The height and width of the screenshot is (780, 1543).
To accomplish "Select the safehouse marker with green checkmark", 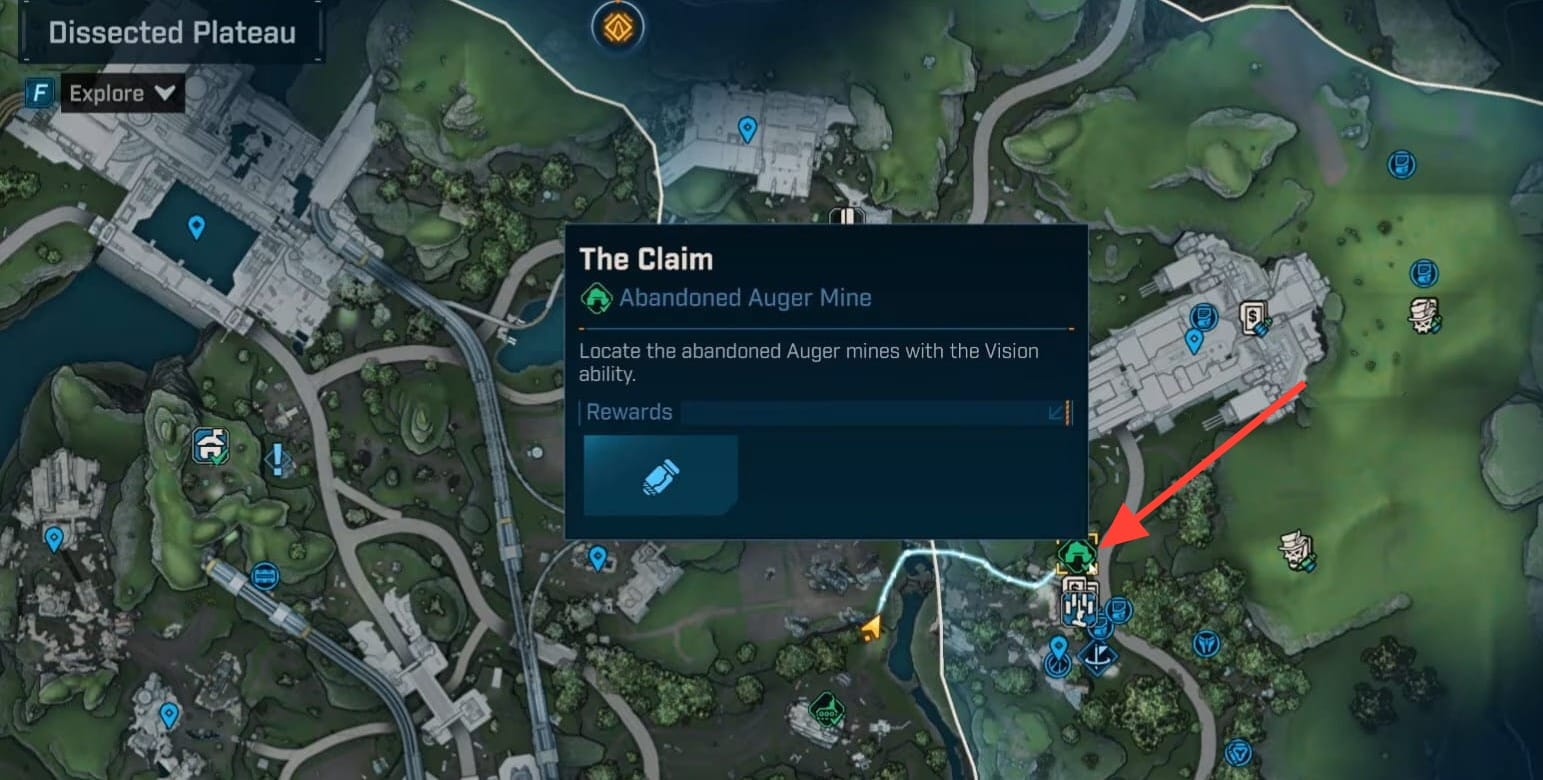I will pyautogui.click(x=213, y=446).
